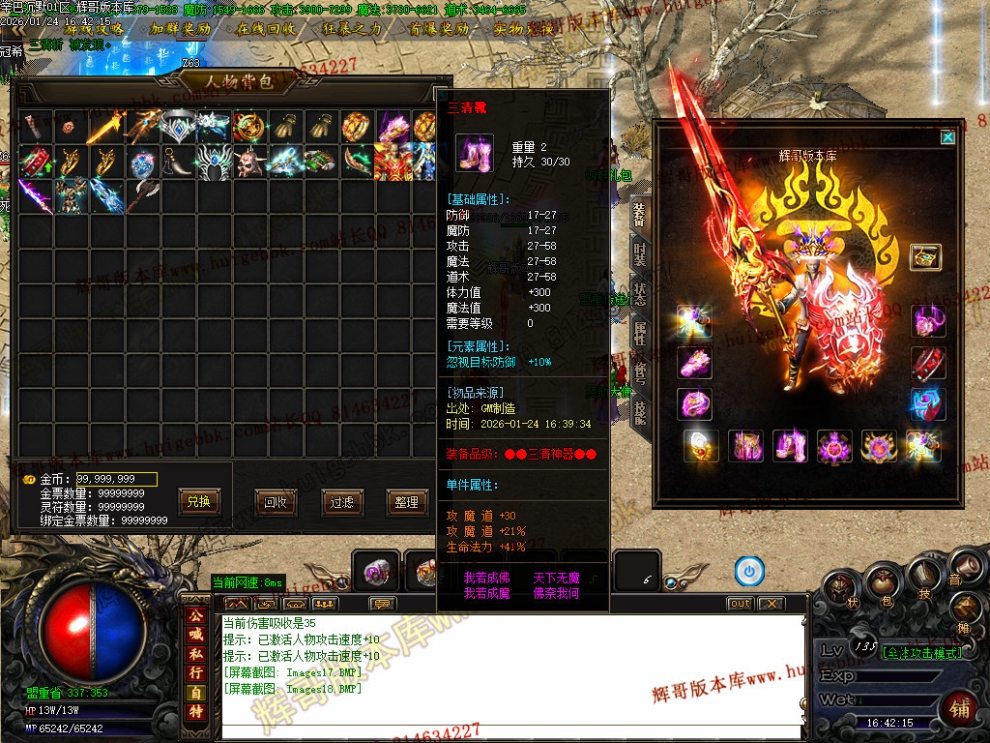Click the blue power button icon
The width and height of the screenshot is (990, 743).
tap(749, 571)
